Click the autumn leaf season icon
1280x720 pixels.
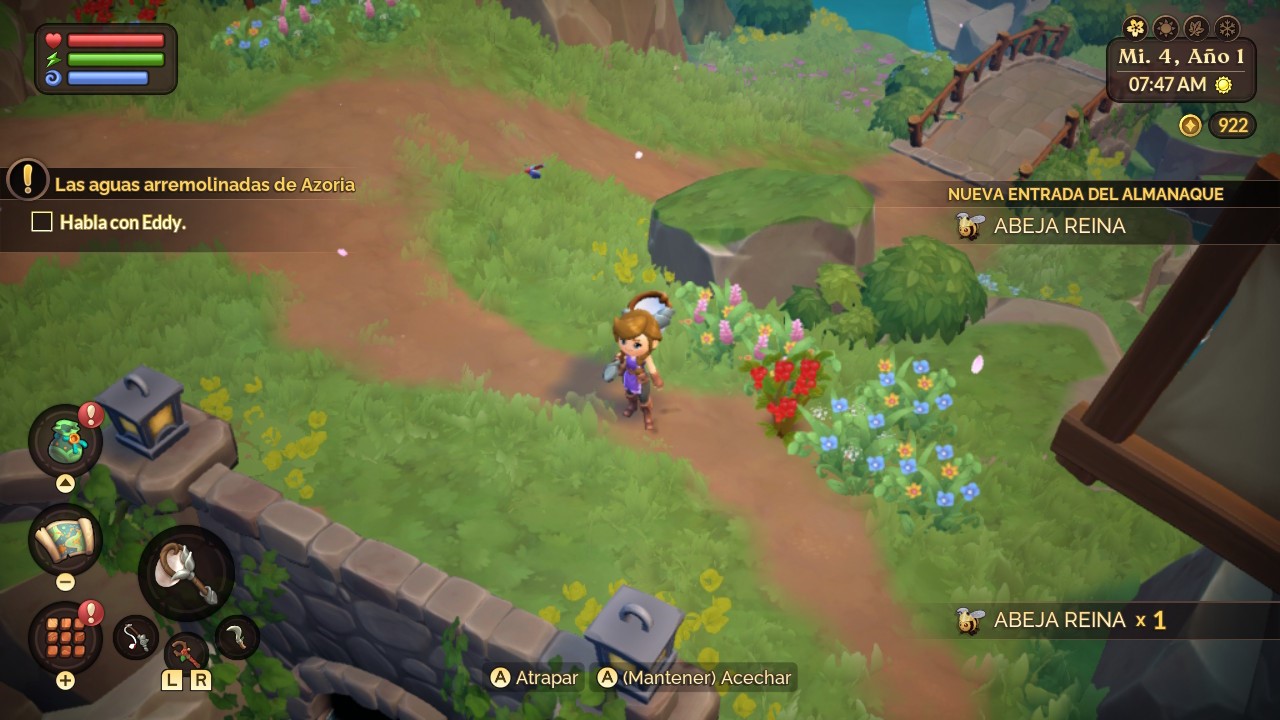coord(1196,28)
